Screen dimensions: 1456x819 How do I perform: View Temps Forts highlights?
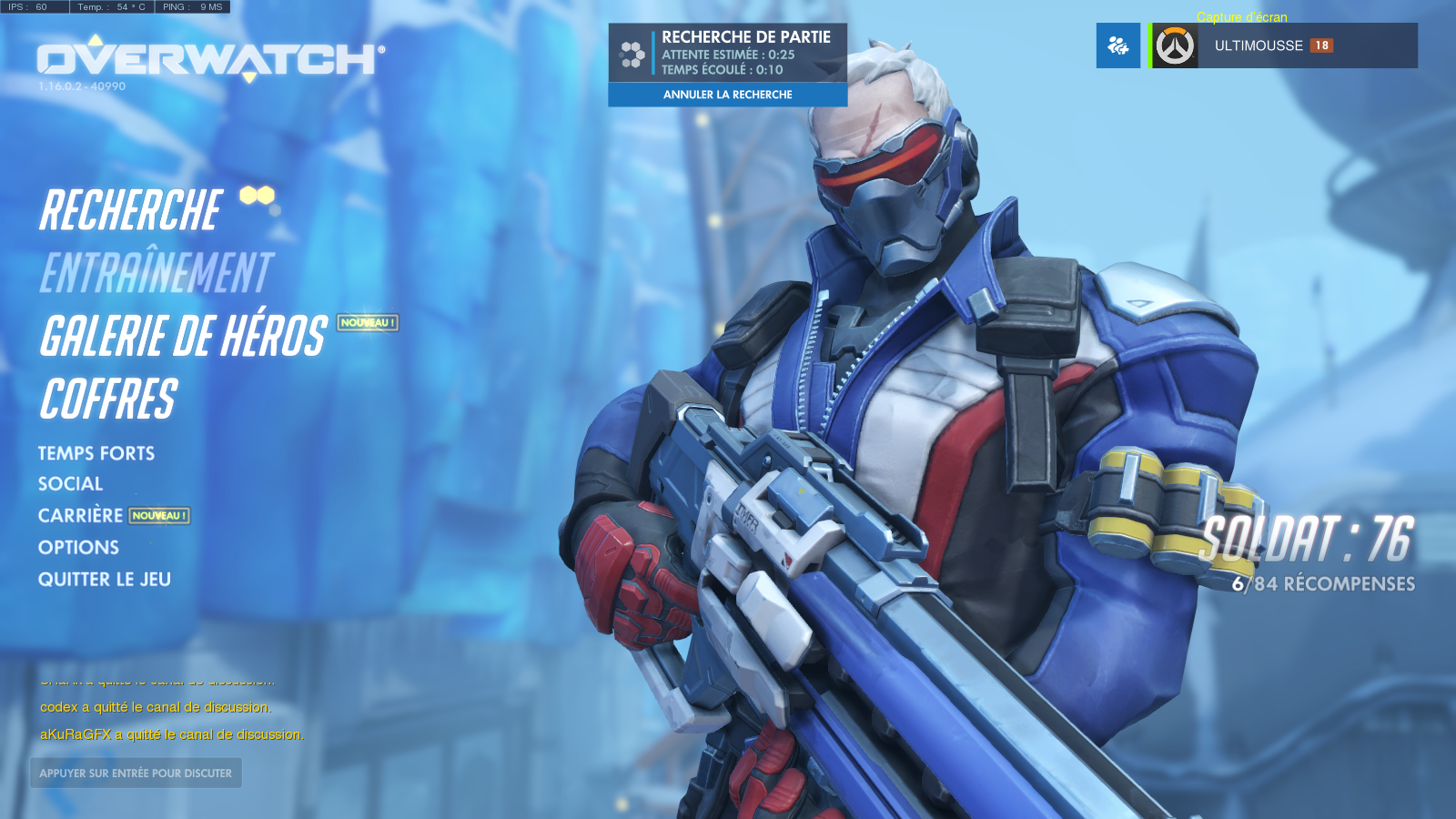click(96, 453)
